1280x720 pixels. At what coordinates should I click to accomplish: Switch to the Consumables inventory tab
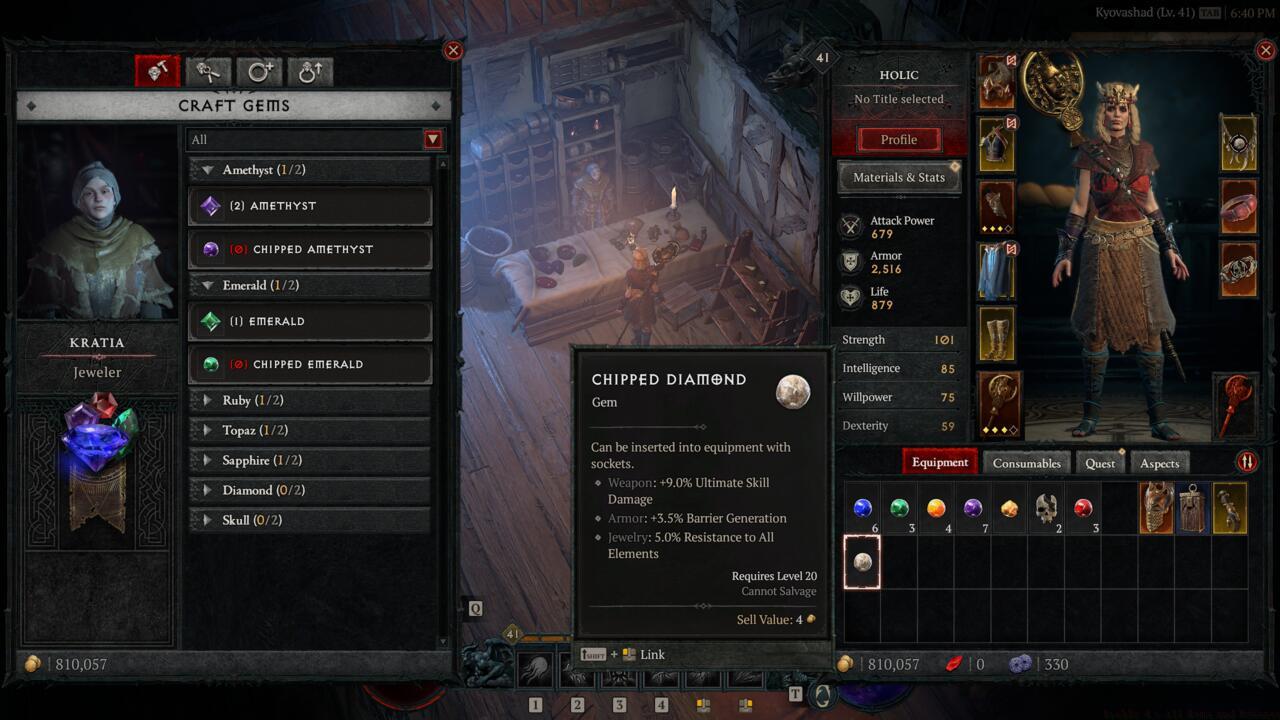click(1026, 463)
